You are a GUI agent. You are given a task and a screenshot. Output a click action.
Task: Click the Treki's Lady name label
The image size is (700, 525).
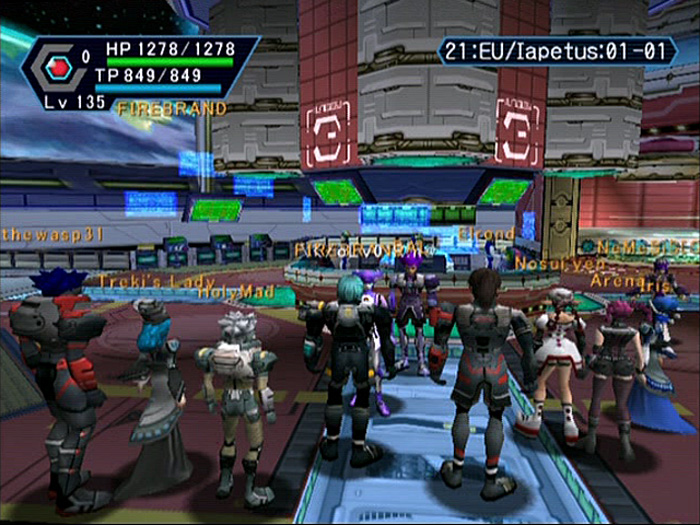point(154,281)
